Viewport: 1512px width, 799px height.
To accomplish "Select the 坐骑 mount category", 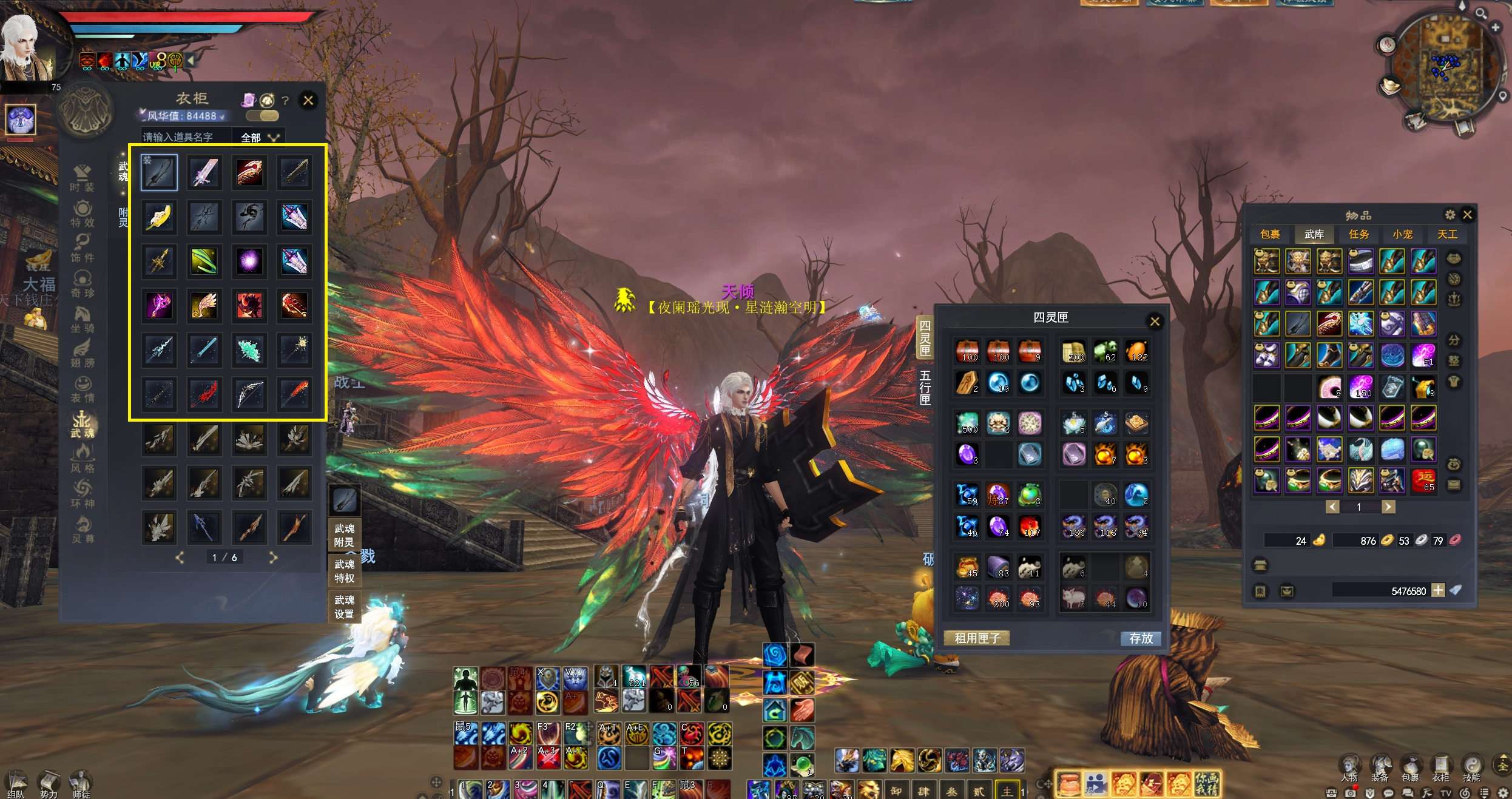I will coord(82,320).
